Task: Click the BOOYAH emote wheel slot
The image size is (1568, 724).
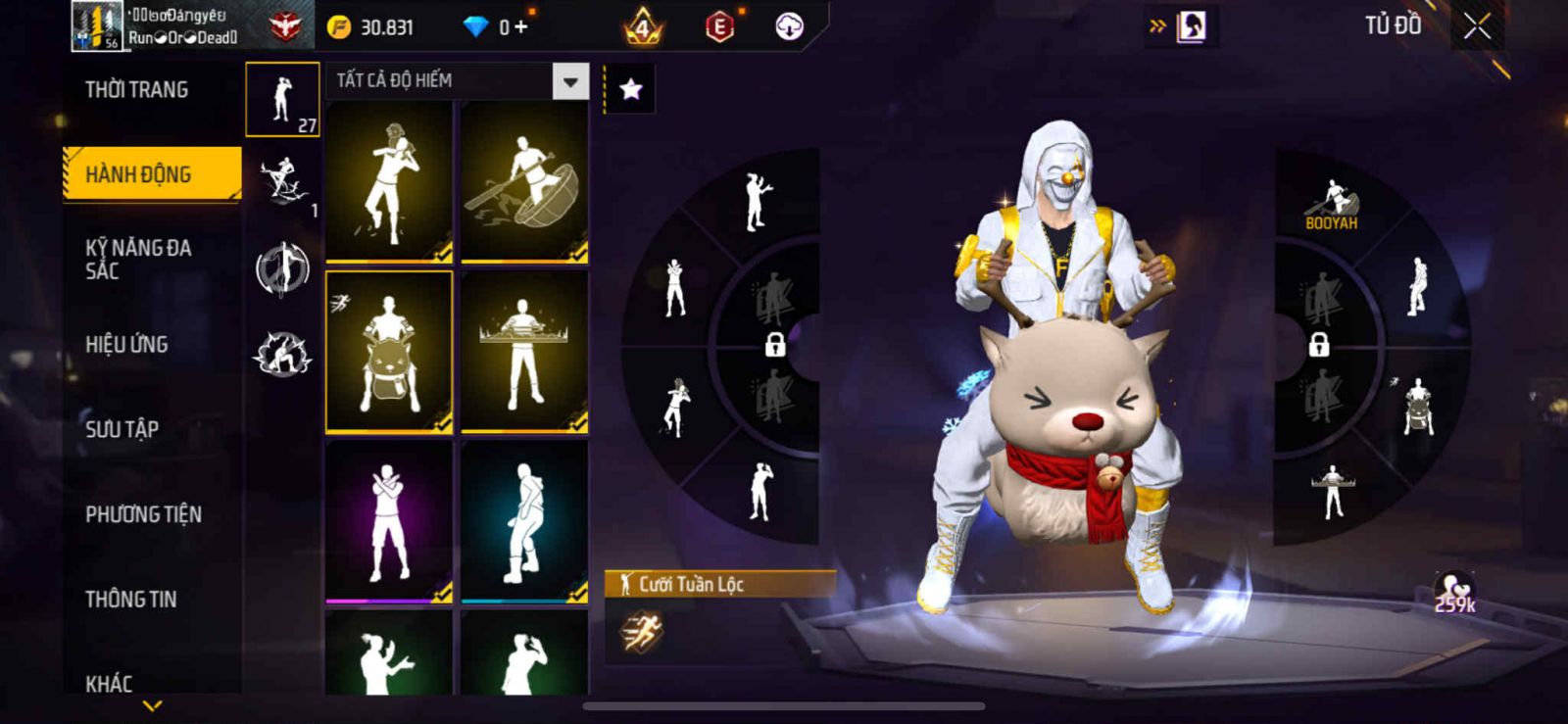Action: tap(1330, 204)
